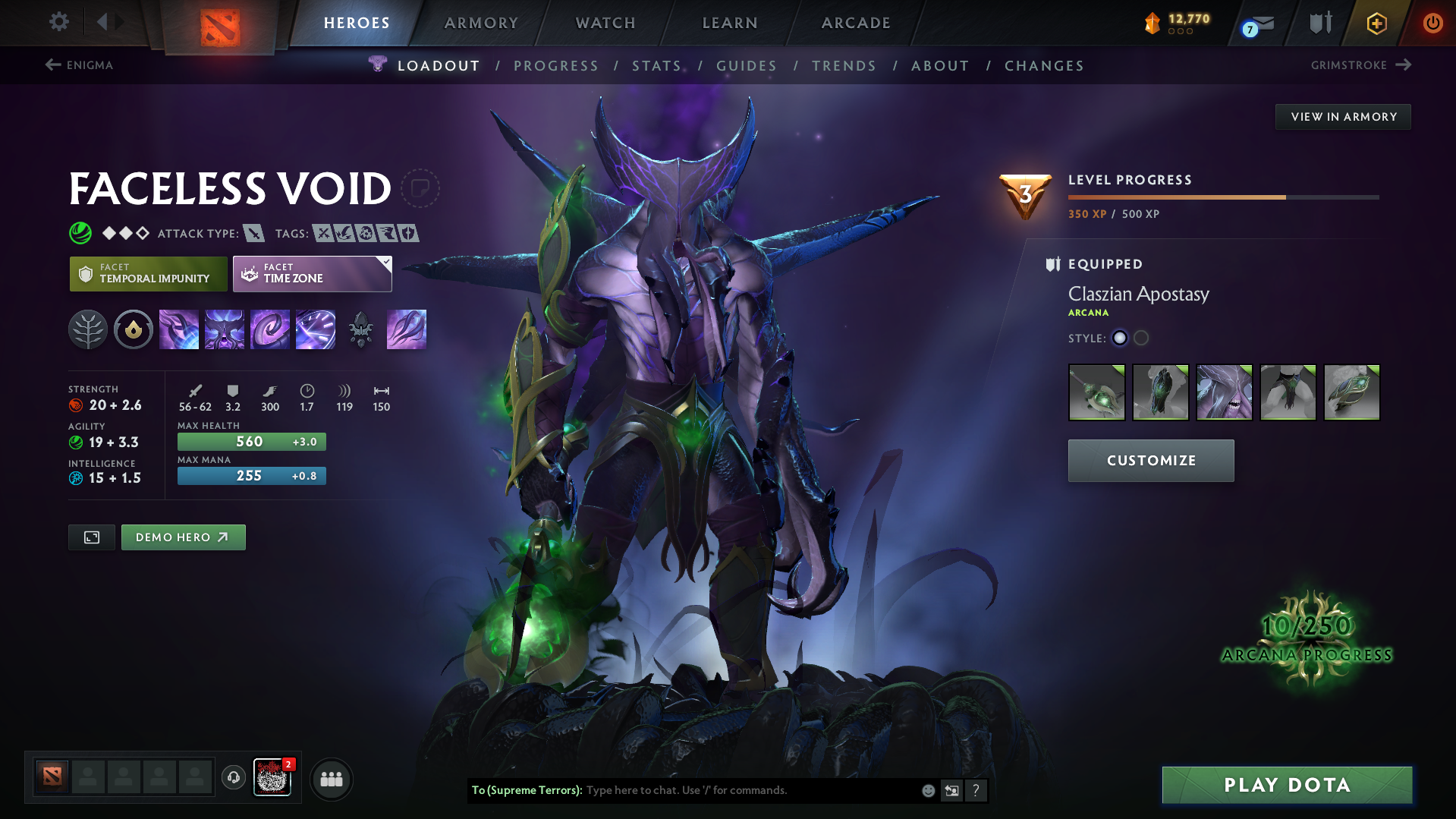1456x819 pixels.
Task: Switch to the Armory tab
Action: click(481, 23)
